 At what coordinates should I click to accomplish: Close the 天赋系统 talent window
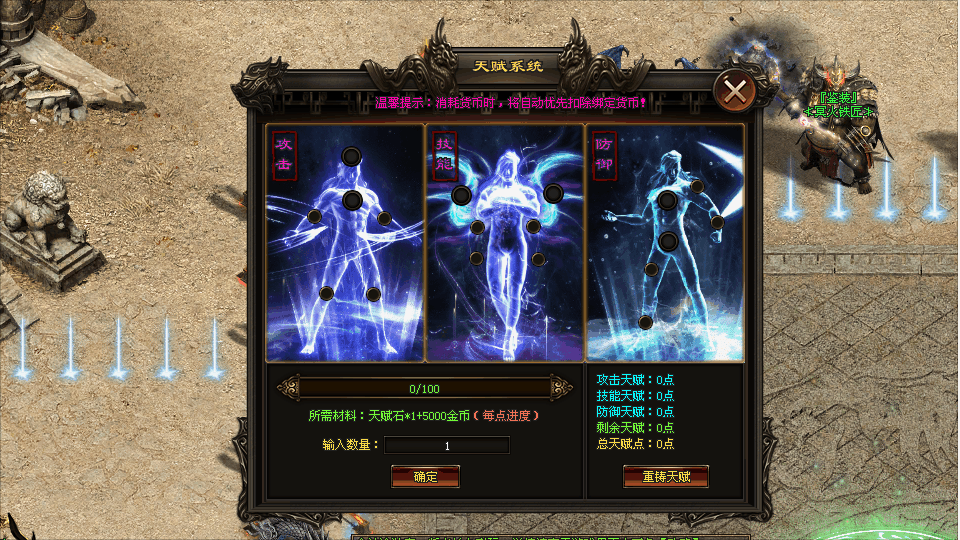click(735, 92)
